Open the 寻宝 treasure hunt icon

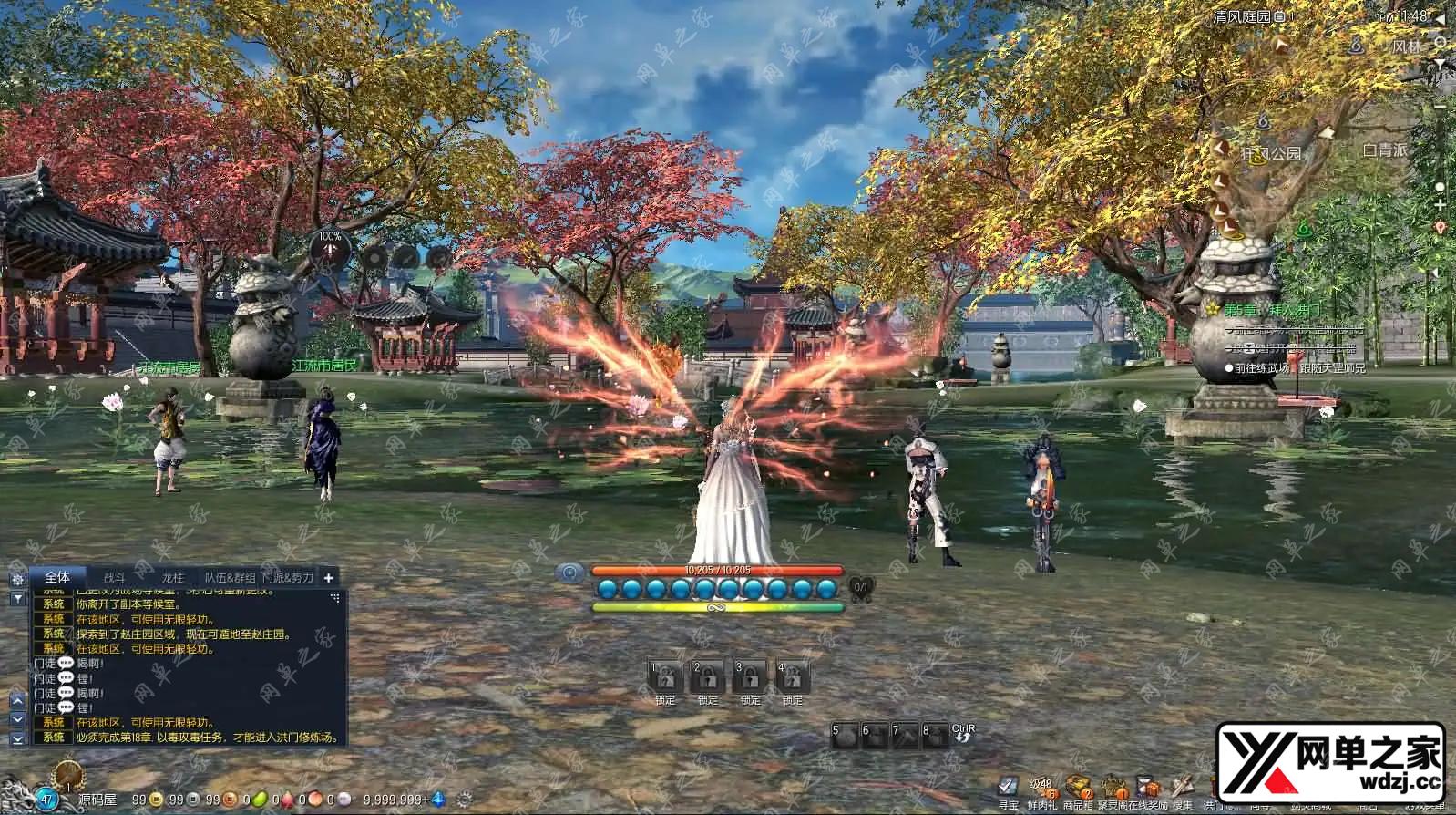coord(1008,787)
